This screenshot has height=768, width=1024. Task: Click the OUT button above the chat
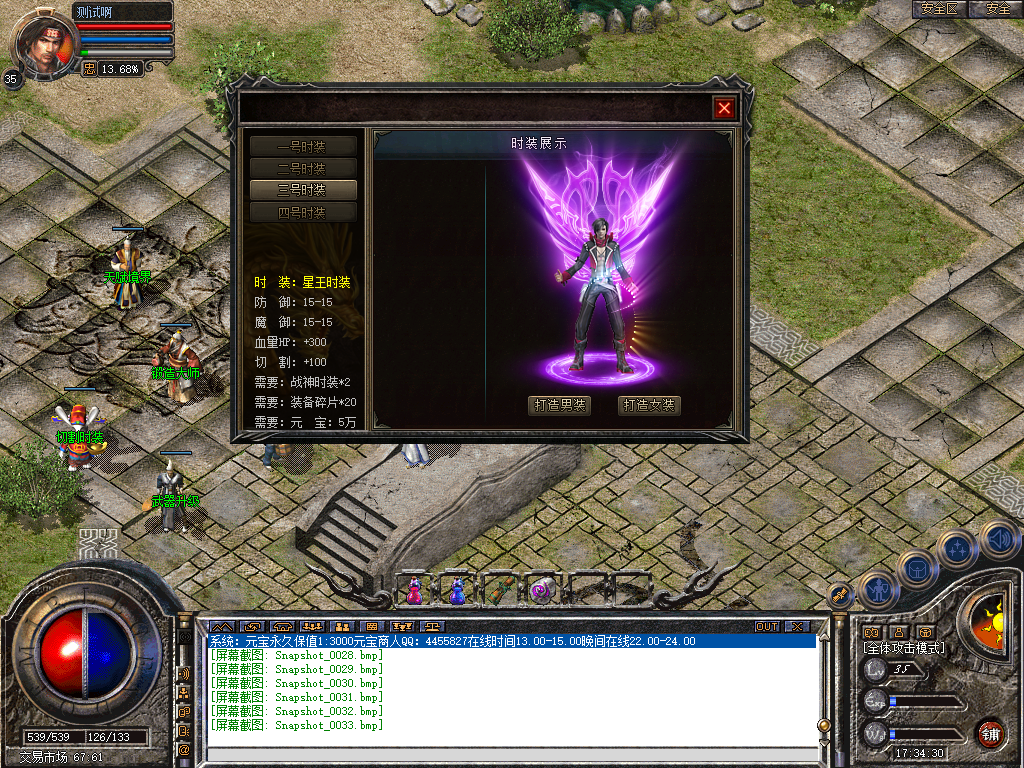point(766,627)
